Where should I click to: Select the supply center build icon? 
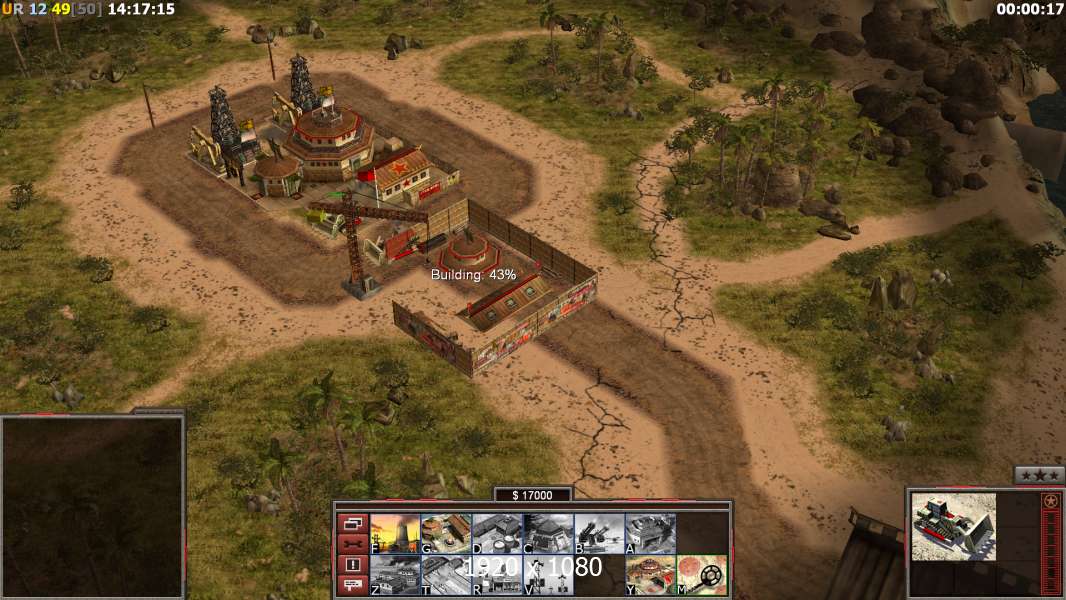[497, 533]
